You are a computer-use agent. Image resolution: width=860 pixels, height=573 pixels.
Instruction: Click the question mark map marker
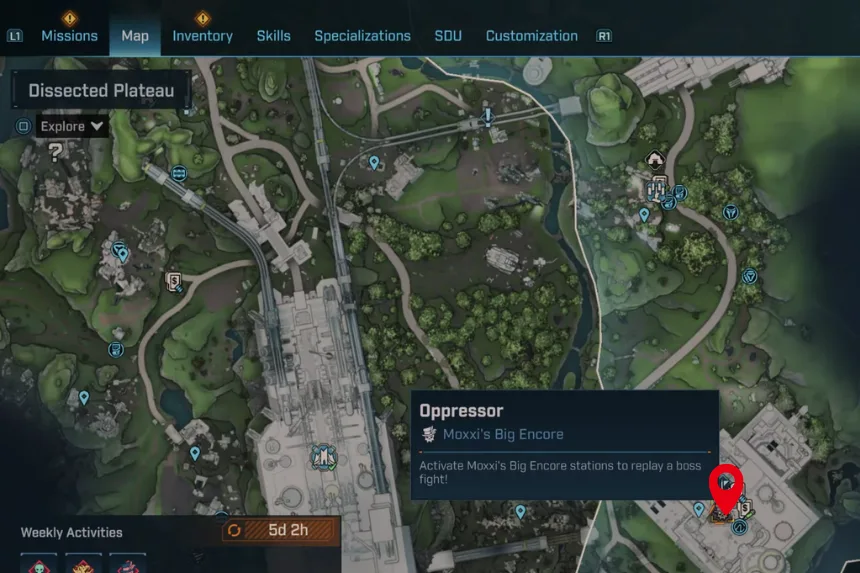55,153
